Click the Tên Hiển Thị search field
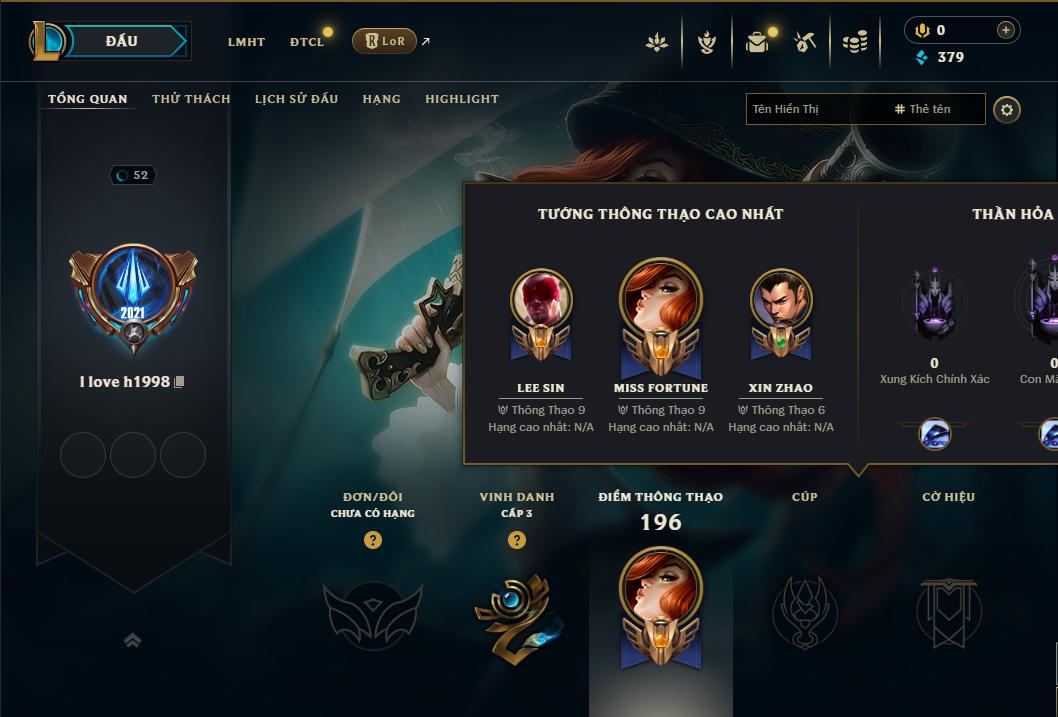 815,109
